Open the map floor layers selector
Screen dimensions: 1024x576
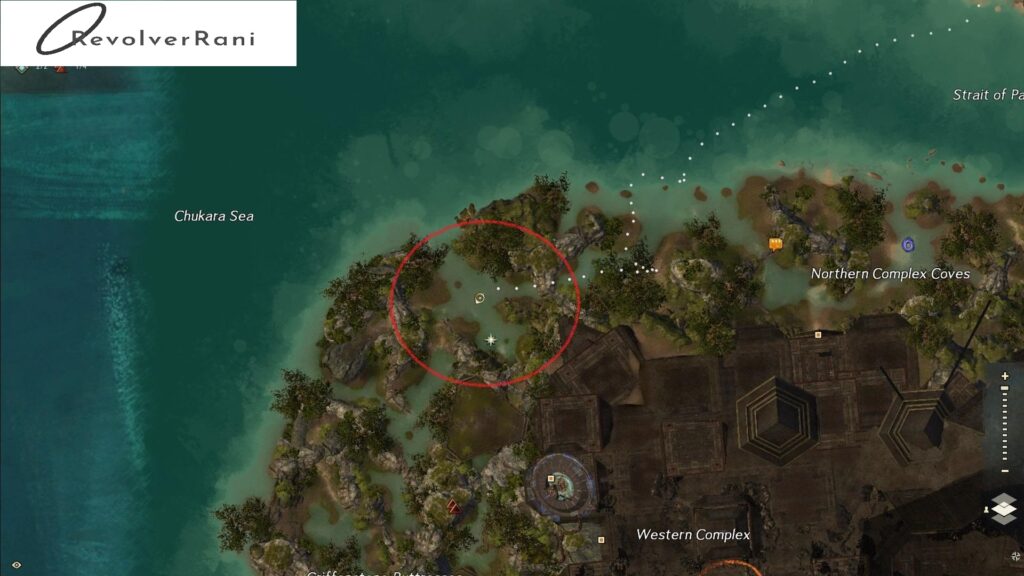[1004, 508]
